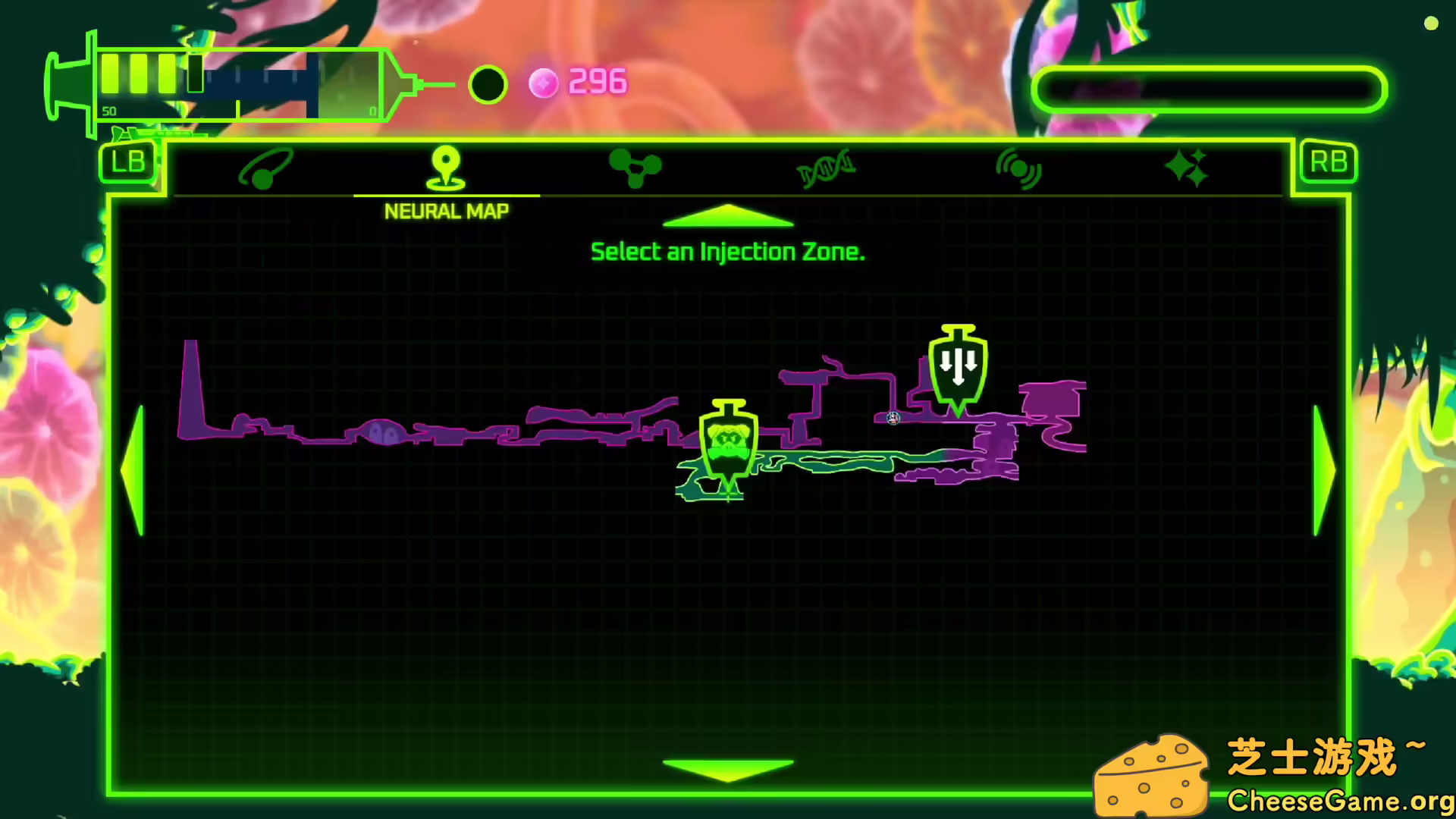This screenshot has height=819, width=1456.
Task: Switch tabs with the RB bumper button
Action: click(1328, 162)
